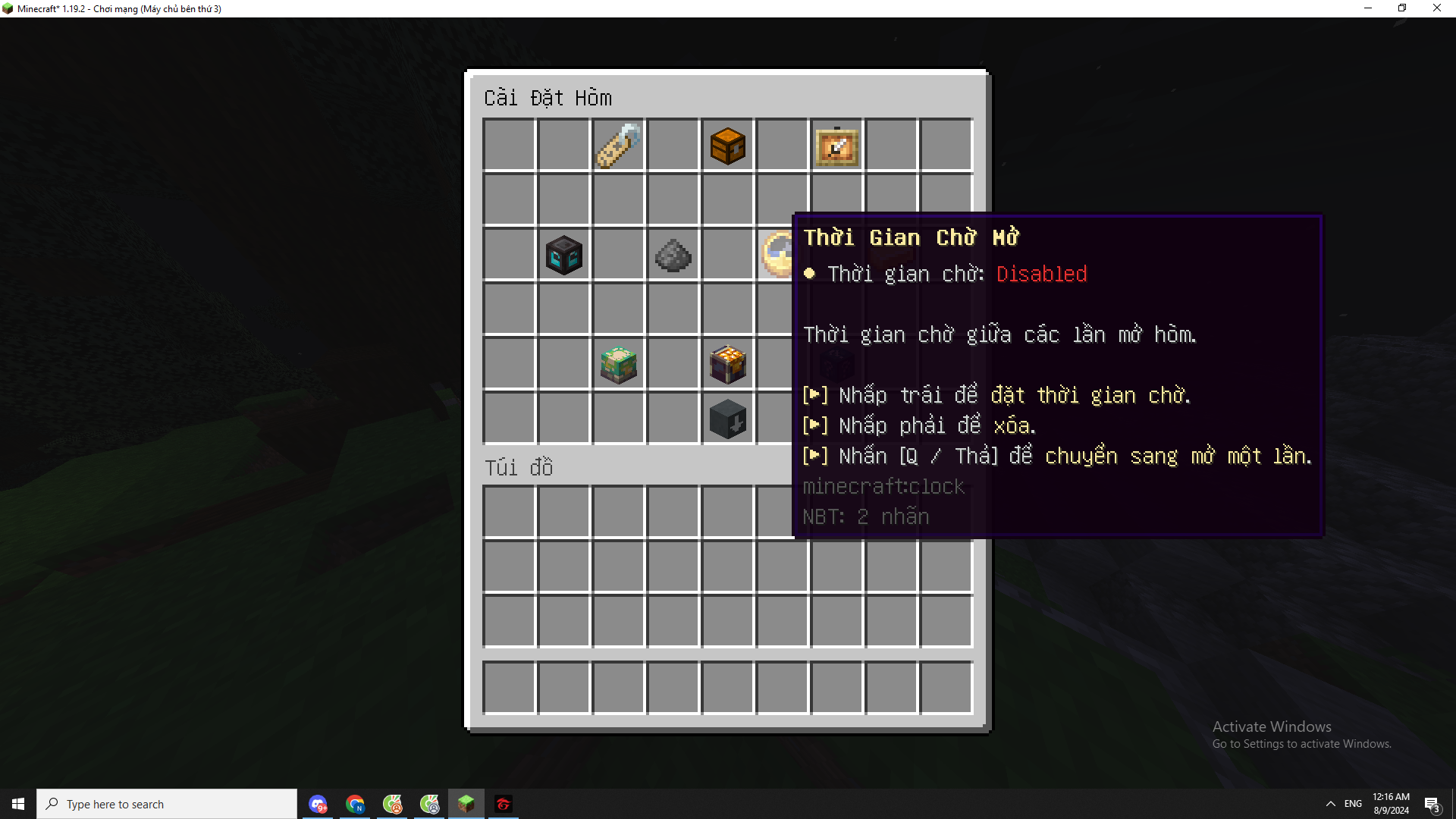Pick the green mossy globe block

coord(618,364)
